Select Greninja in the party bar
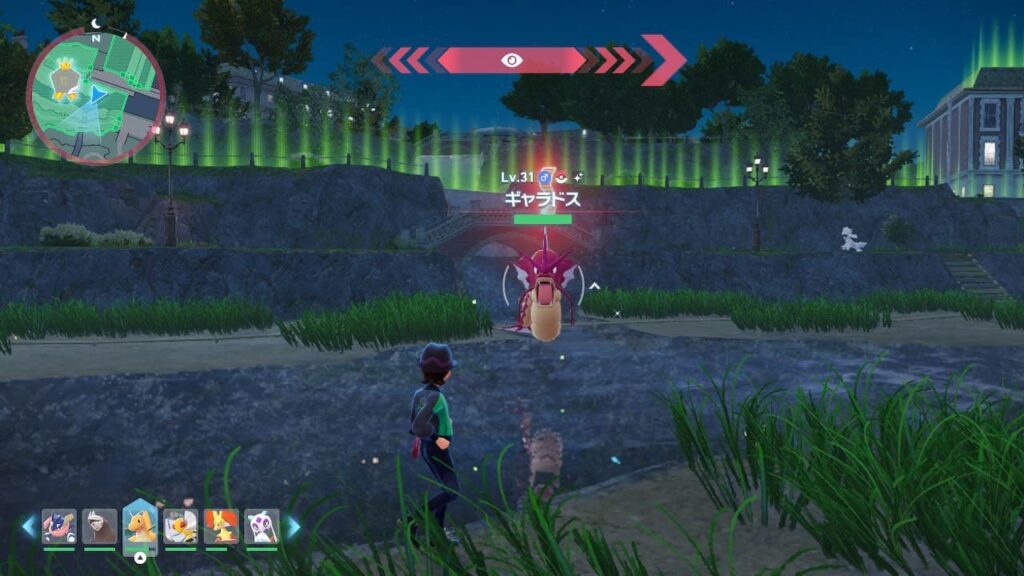The image size is (1024, 576). pyautogui.click(x=59, y=526)
